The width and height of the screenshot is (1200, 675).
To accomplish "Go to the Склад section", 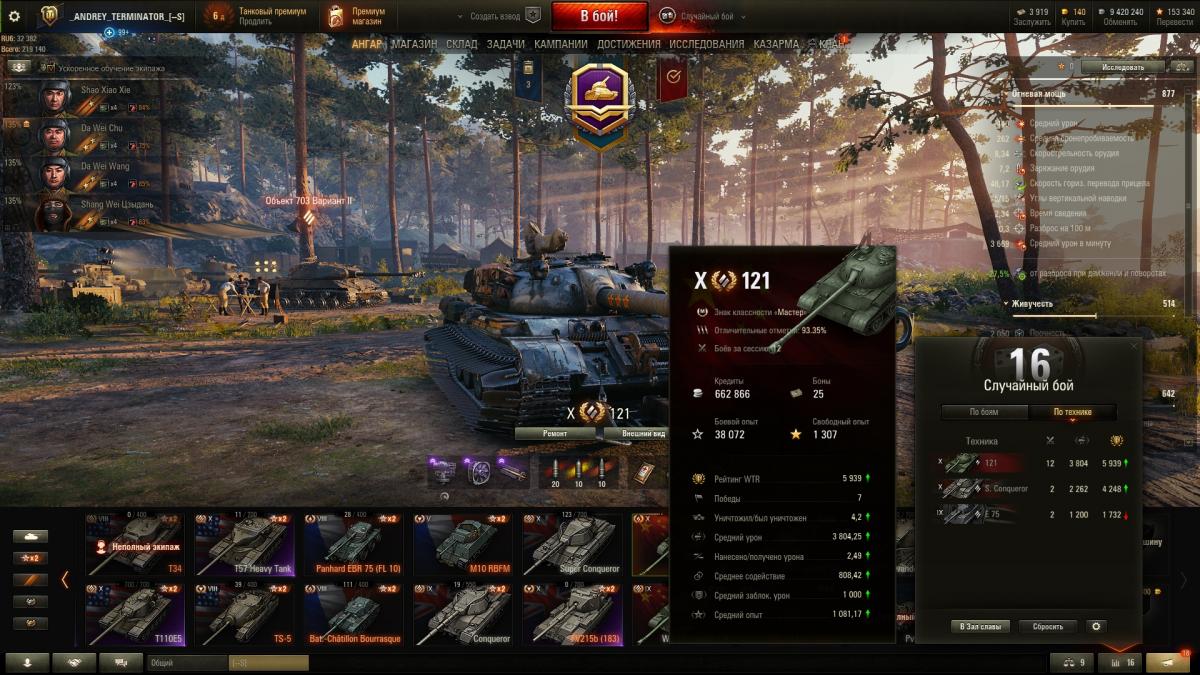I will [462, 45].
